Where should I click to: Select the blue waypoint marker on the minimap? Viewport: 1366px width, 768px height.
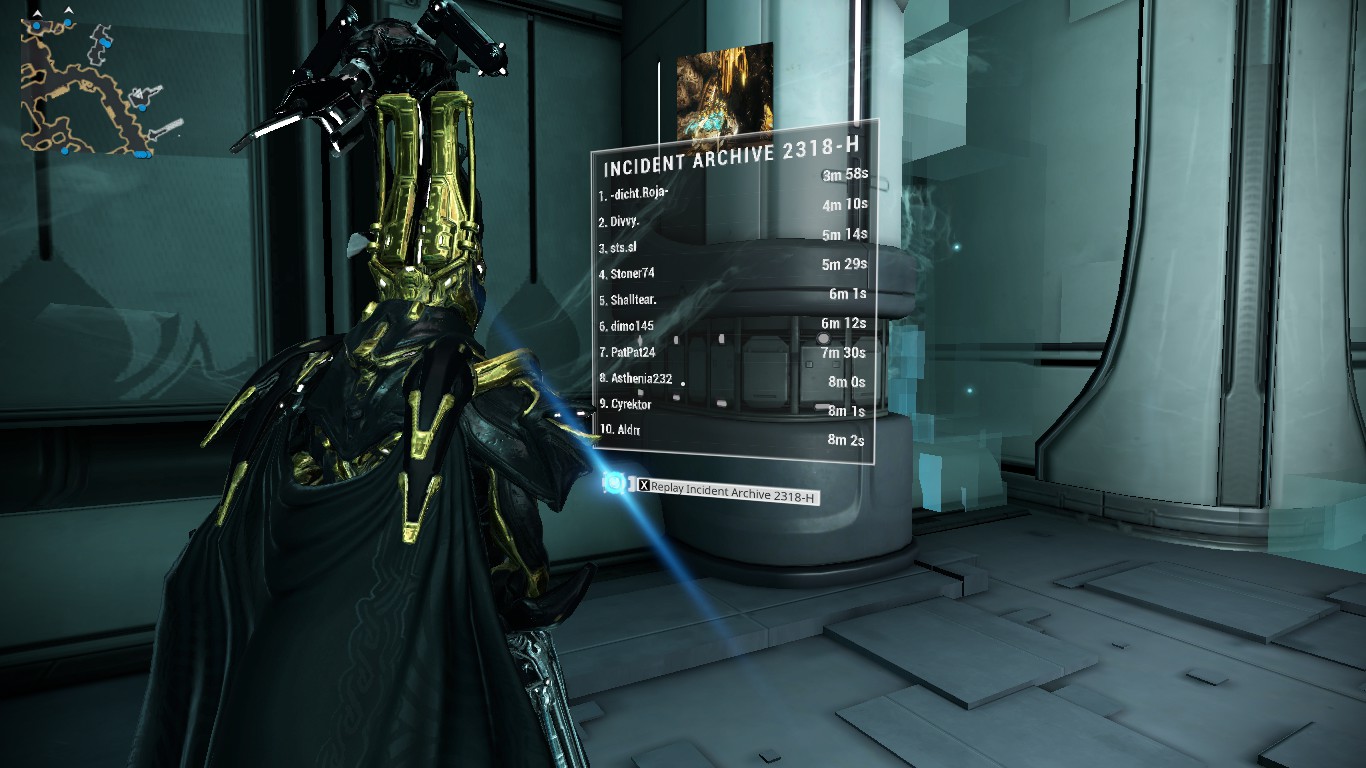click(143, 107)
